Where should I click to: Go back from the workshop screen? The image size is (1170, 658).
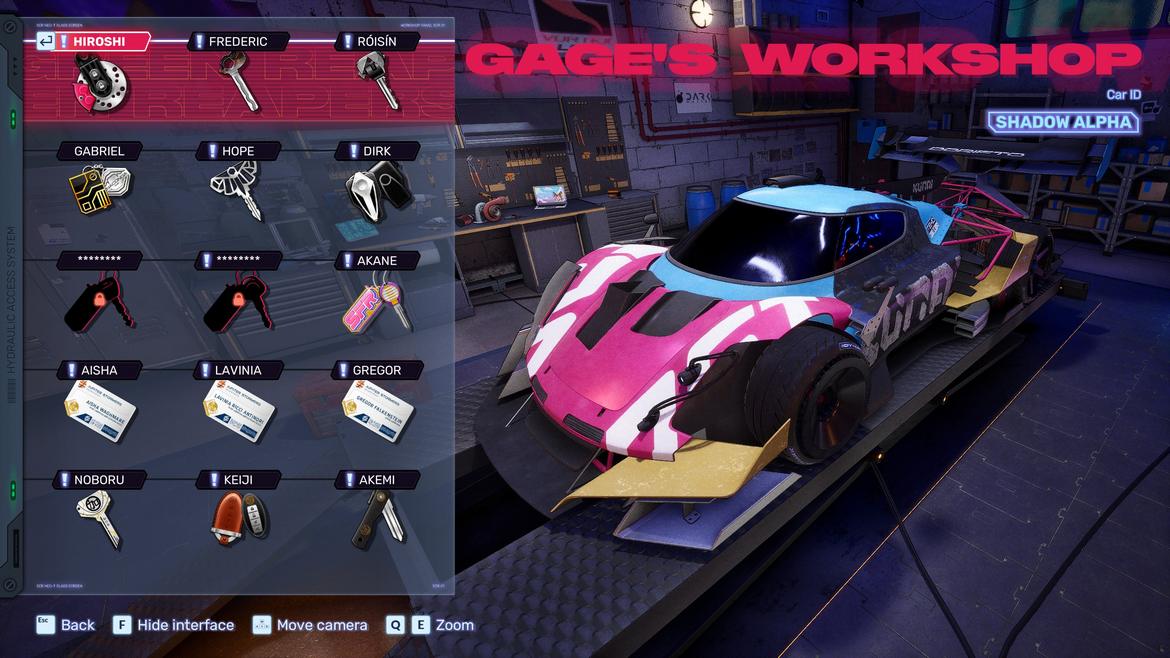tap(66, 625)
